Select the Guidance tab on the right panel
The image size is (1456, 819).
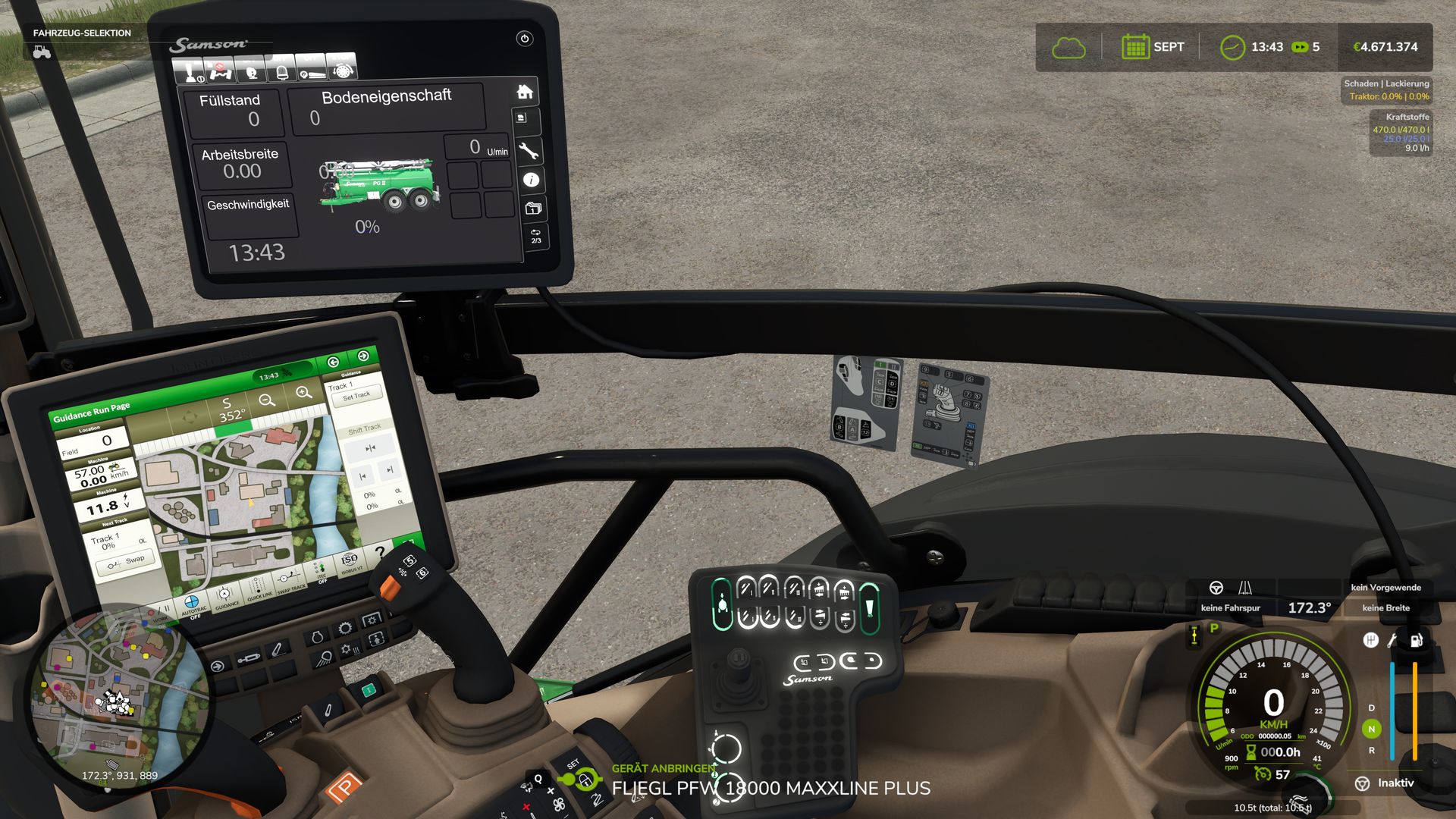coord(351,372)
